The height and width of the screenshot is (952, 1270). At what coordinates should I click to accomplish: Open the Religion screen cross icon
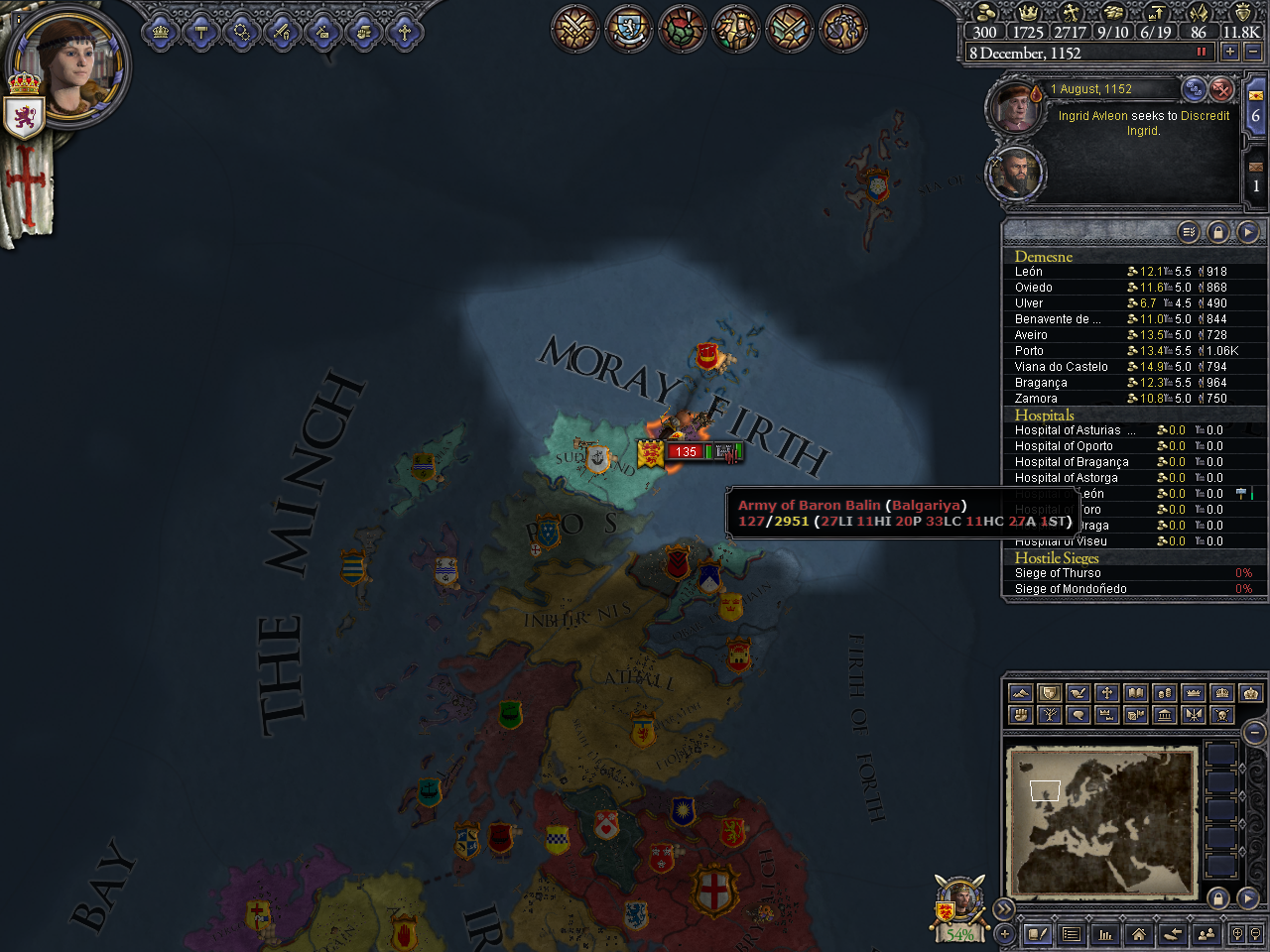[x=404, y=33]
